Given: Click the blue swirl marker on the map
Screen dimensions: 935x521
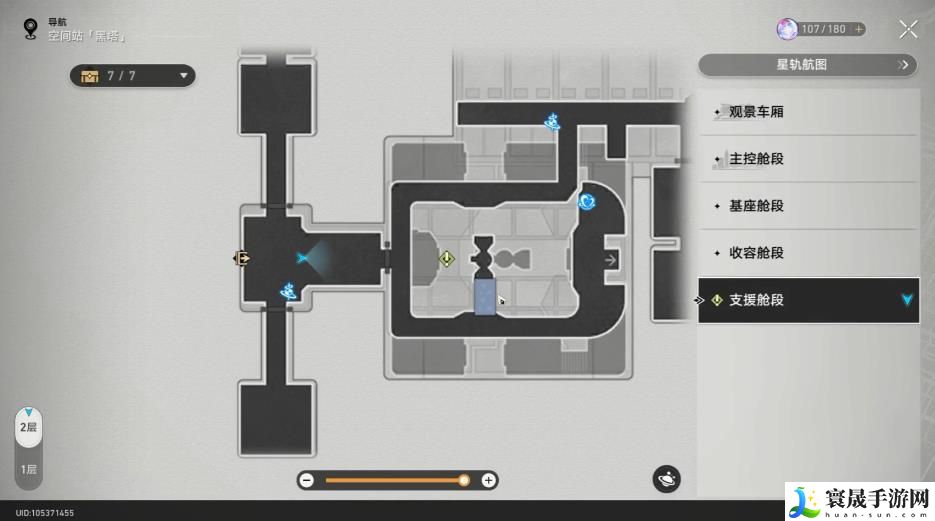Looking at the screenshot, I should 587,202.
